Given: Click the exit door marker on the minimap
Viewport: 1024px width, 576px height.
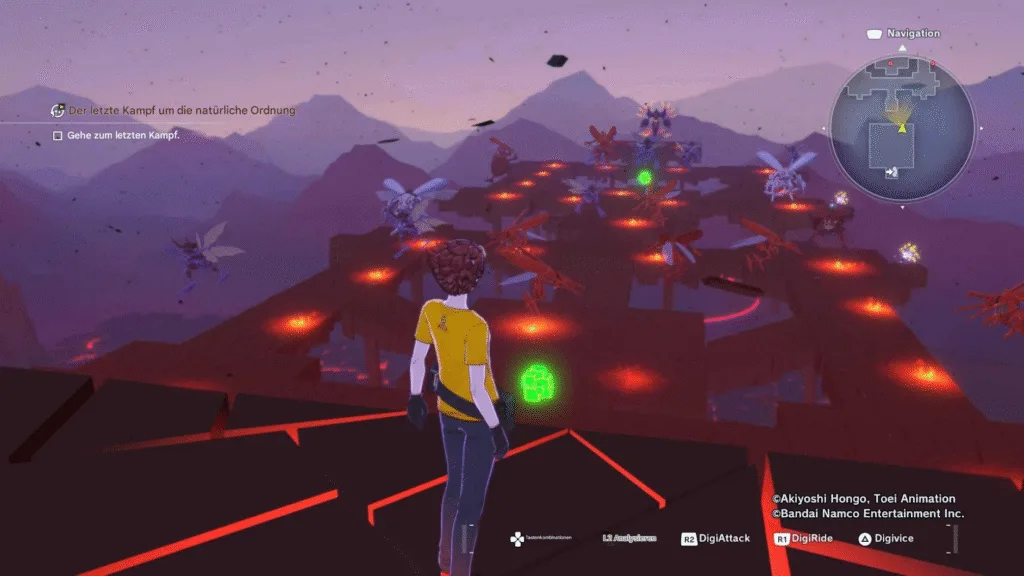Looking at the screenshot, I should coord(892,172).
